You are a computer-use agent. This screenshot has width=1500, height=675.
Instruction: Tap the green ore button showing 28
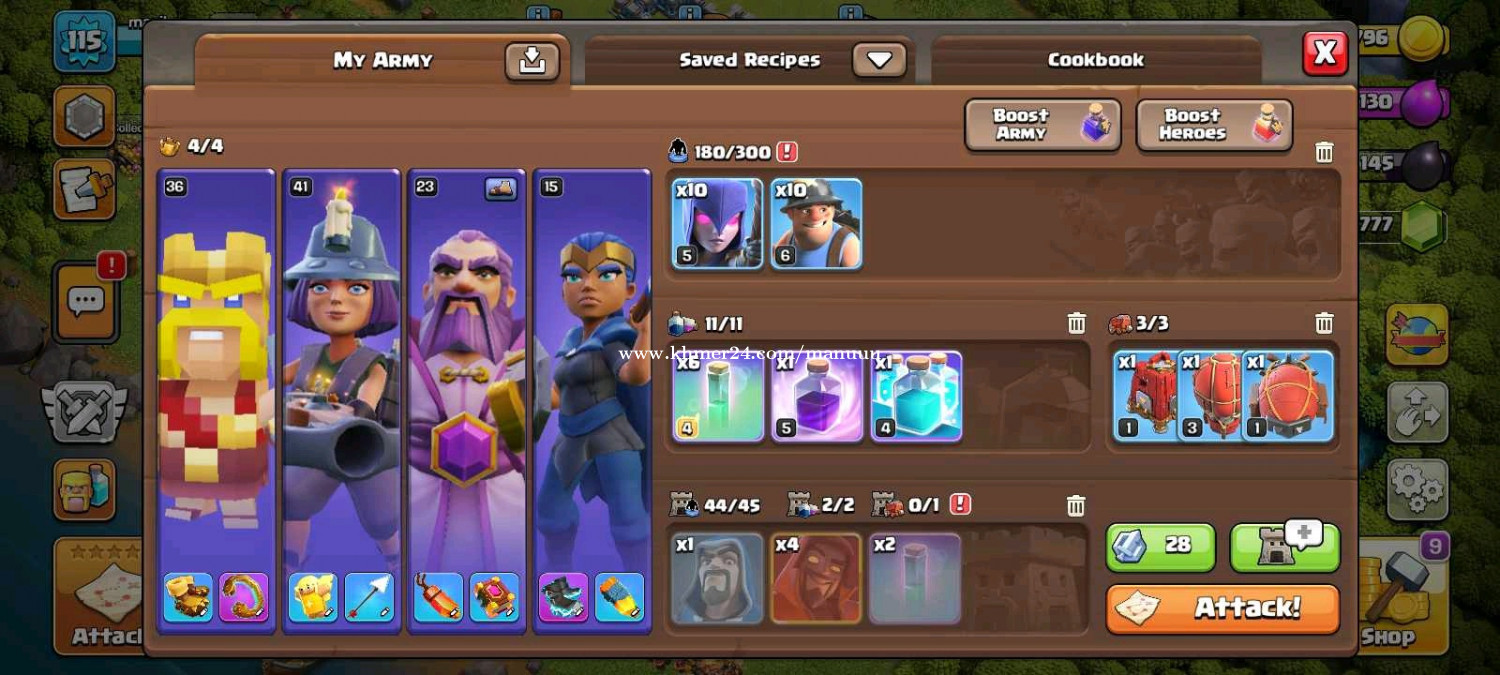pyautogui.click(x=1160, y=546)
